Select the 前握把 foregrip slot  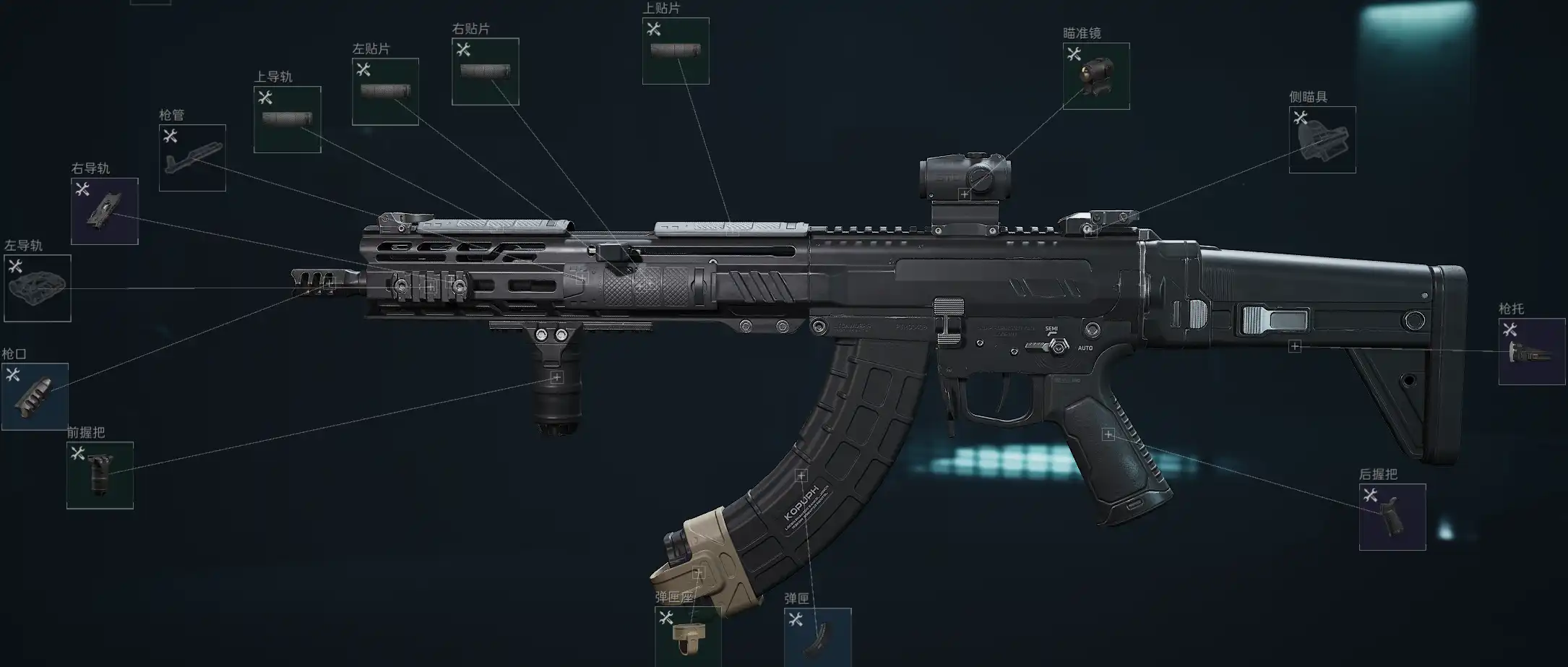[100, 475]
